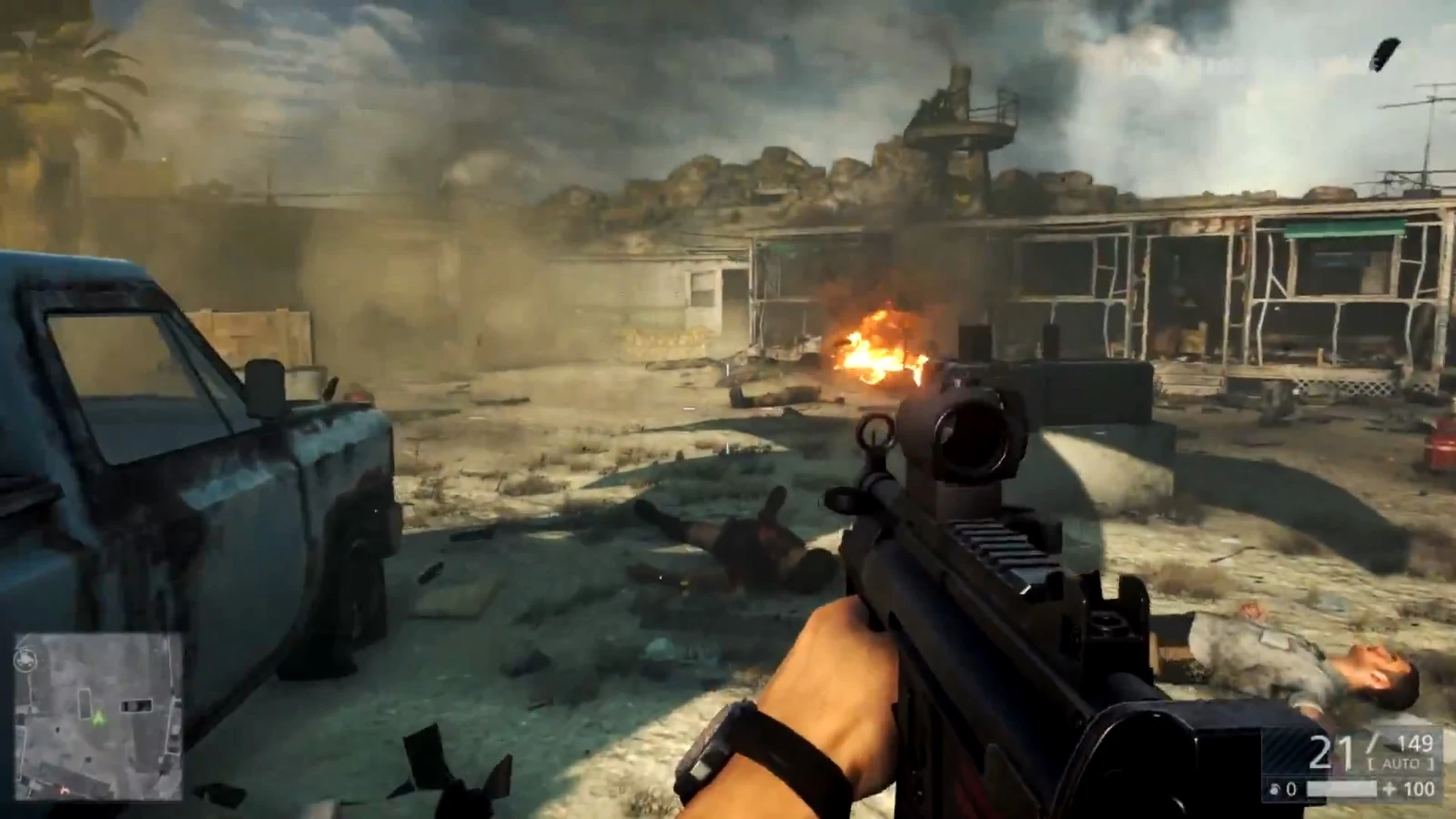Click the circled objective marker on the minimap
The image size is (1456, 819).
[x=25, y=660]
